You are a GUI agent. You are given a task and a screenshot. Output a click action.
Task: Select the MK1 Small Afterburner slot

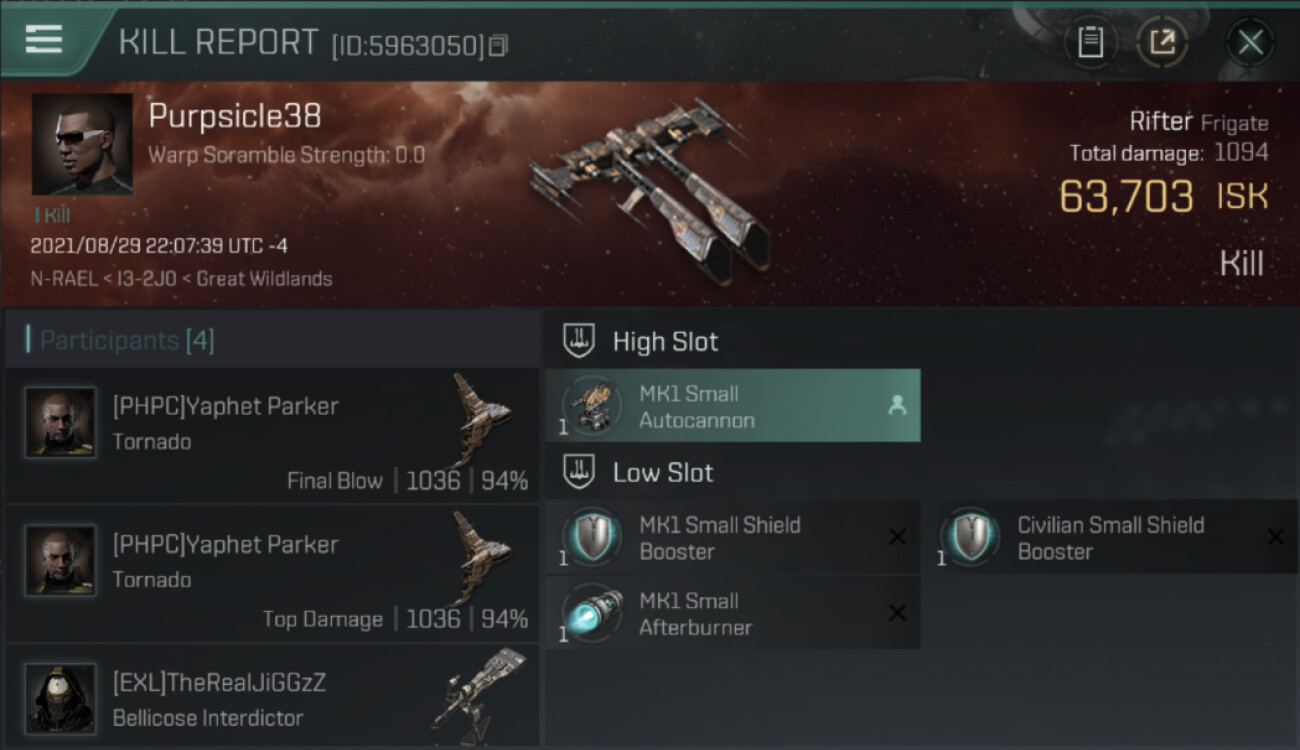732,614
